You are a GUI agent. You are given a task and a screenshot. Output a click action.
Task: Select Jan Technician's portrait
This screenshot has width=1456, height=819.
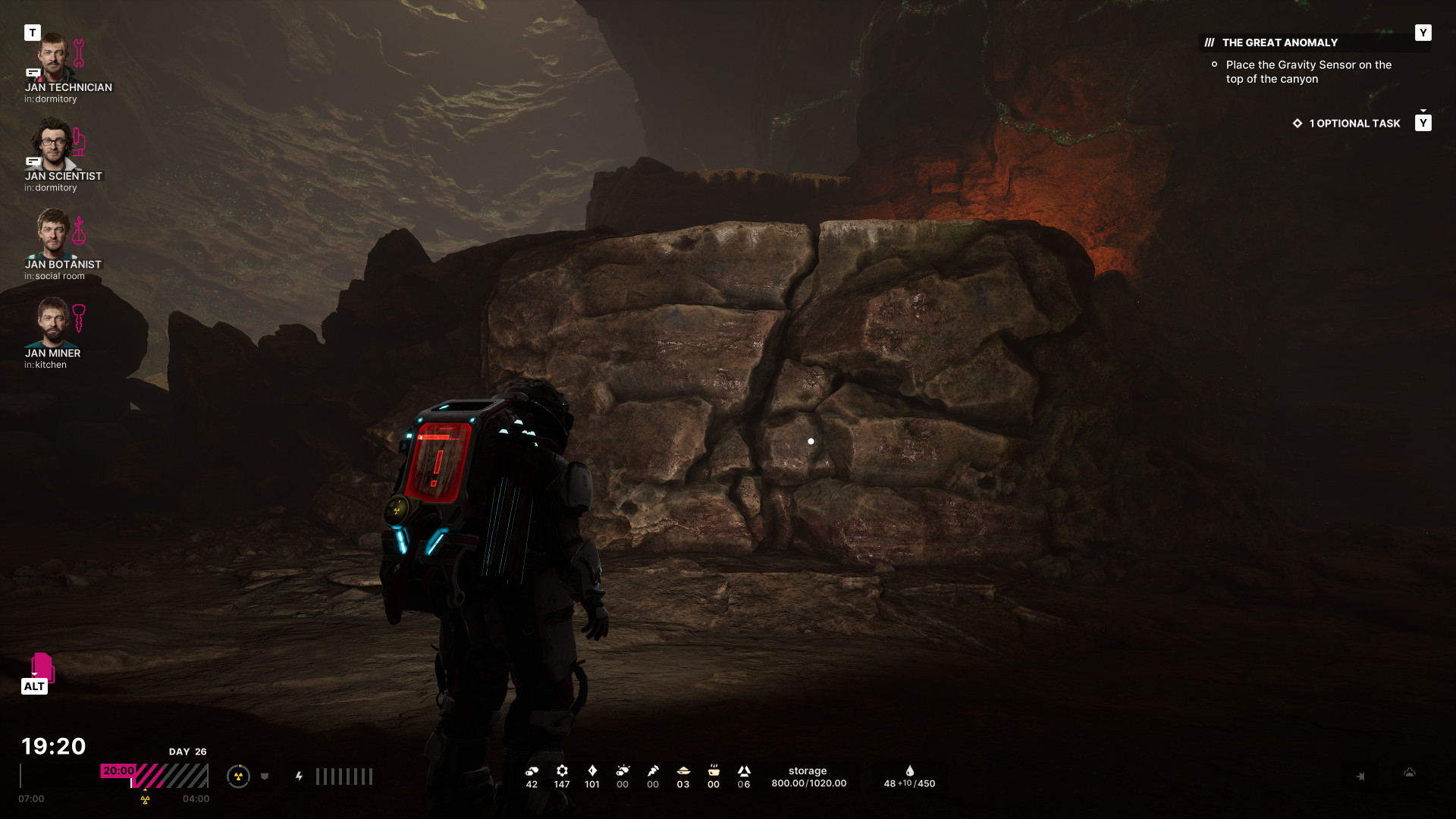click(53, 57)
